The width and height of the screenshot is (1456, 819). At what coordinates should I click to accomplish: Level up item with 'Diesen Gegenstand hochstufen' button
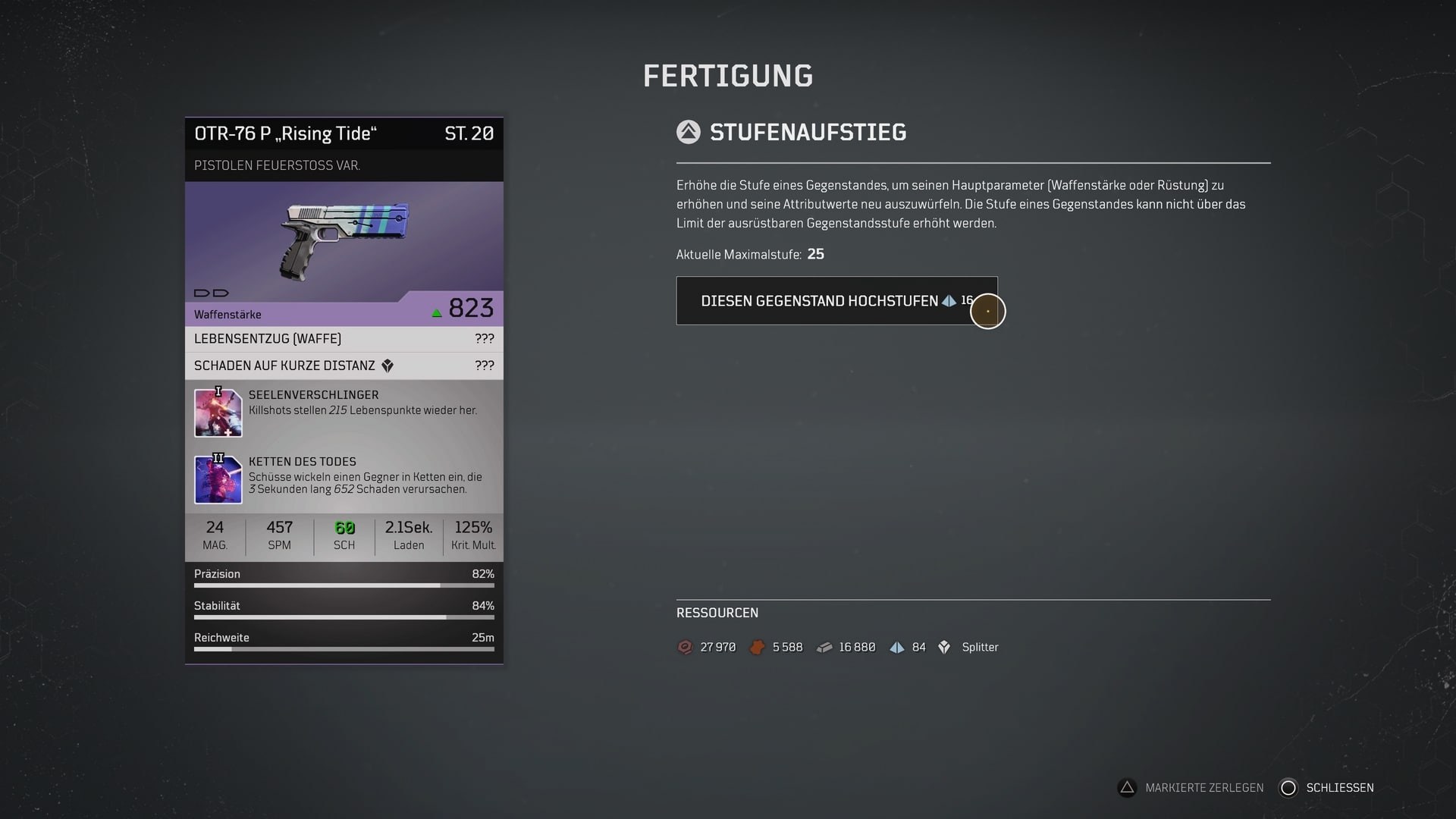point(836,301)
